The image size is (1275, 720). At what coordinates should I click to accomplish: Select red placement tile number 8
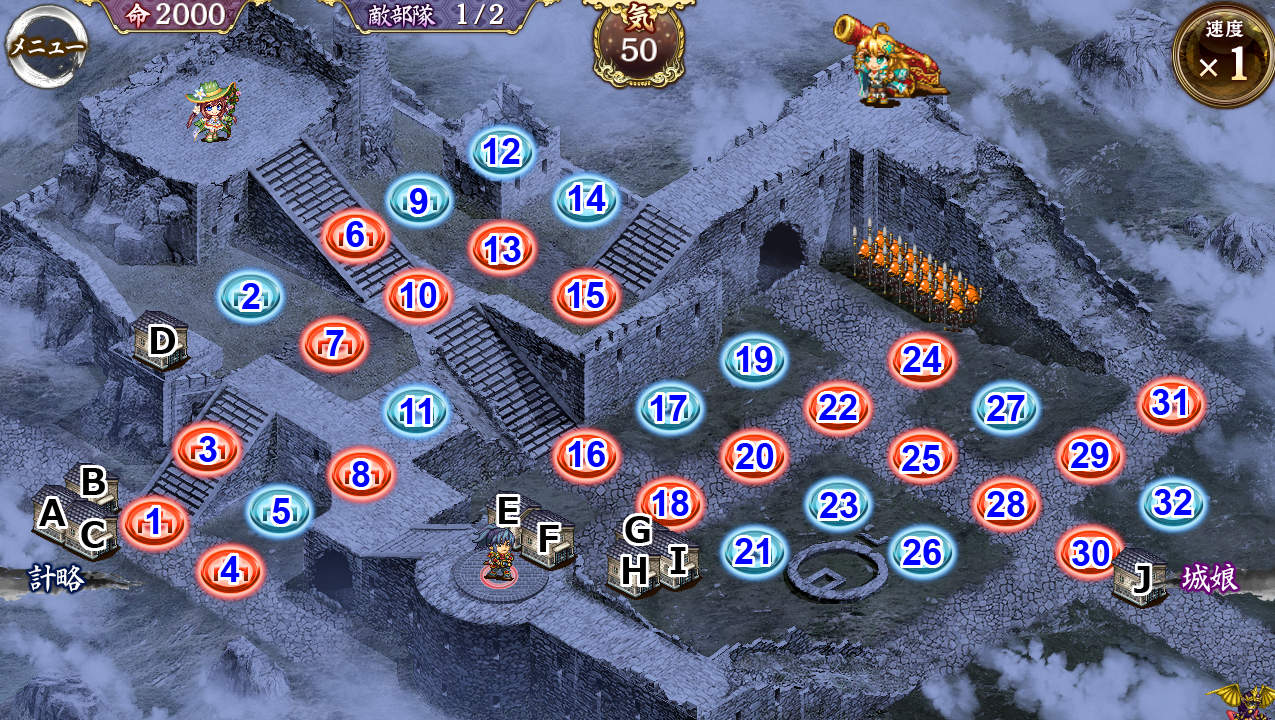361,474
